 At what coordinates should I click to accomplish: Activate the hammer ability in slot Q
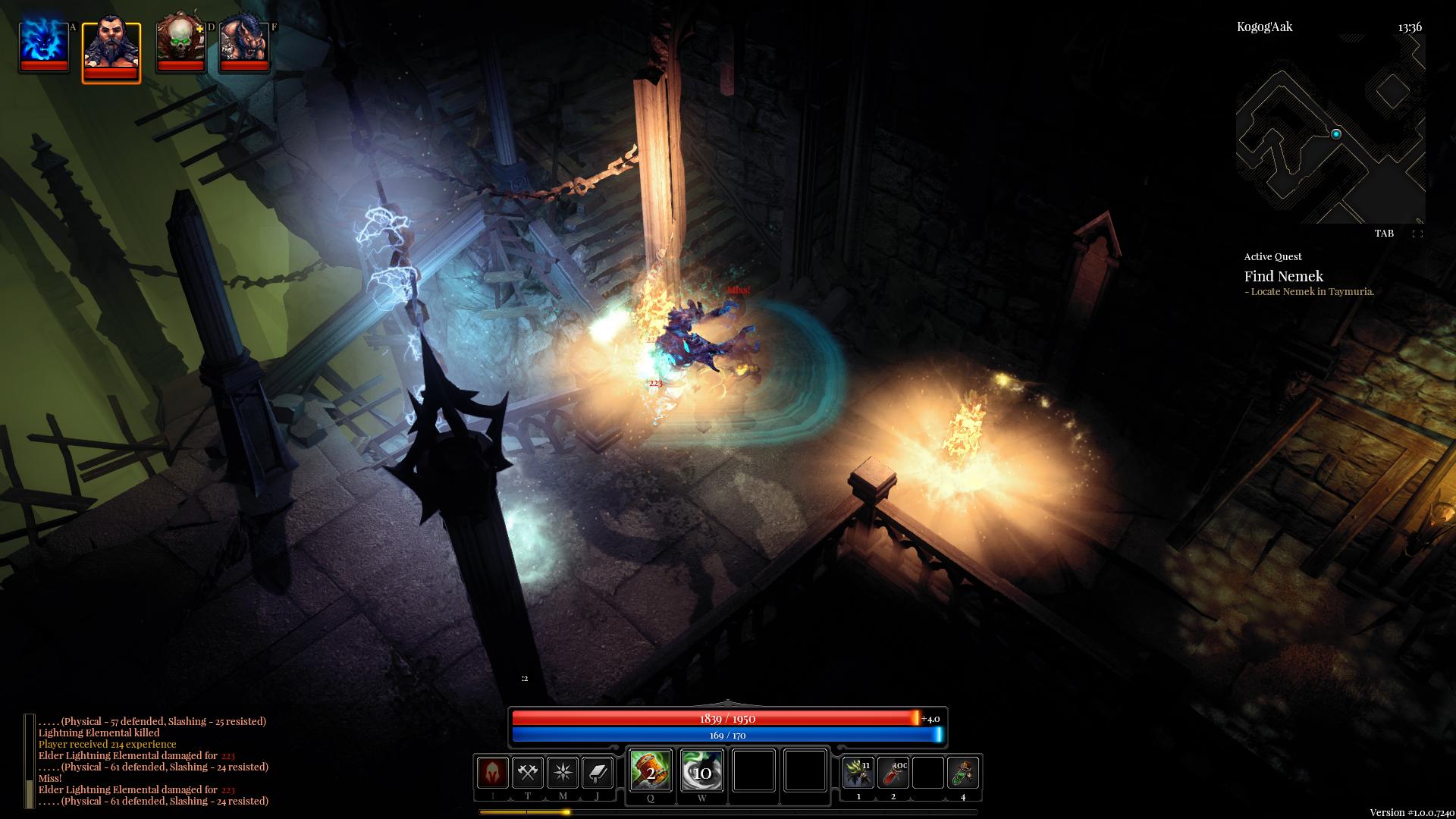click(x=651, y=770)
